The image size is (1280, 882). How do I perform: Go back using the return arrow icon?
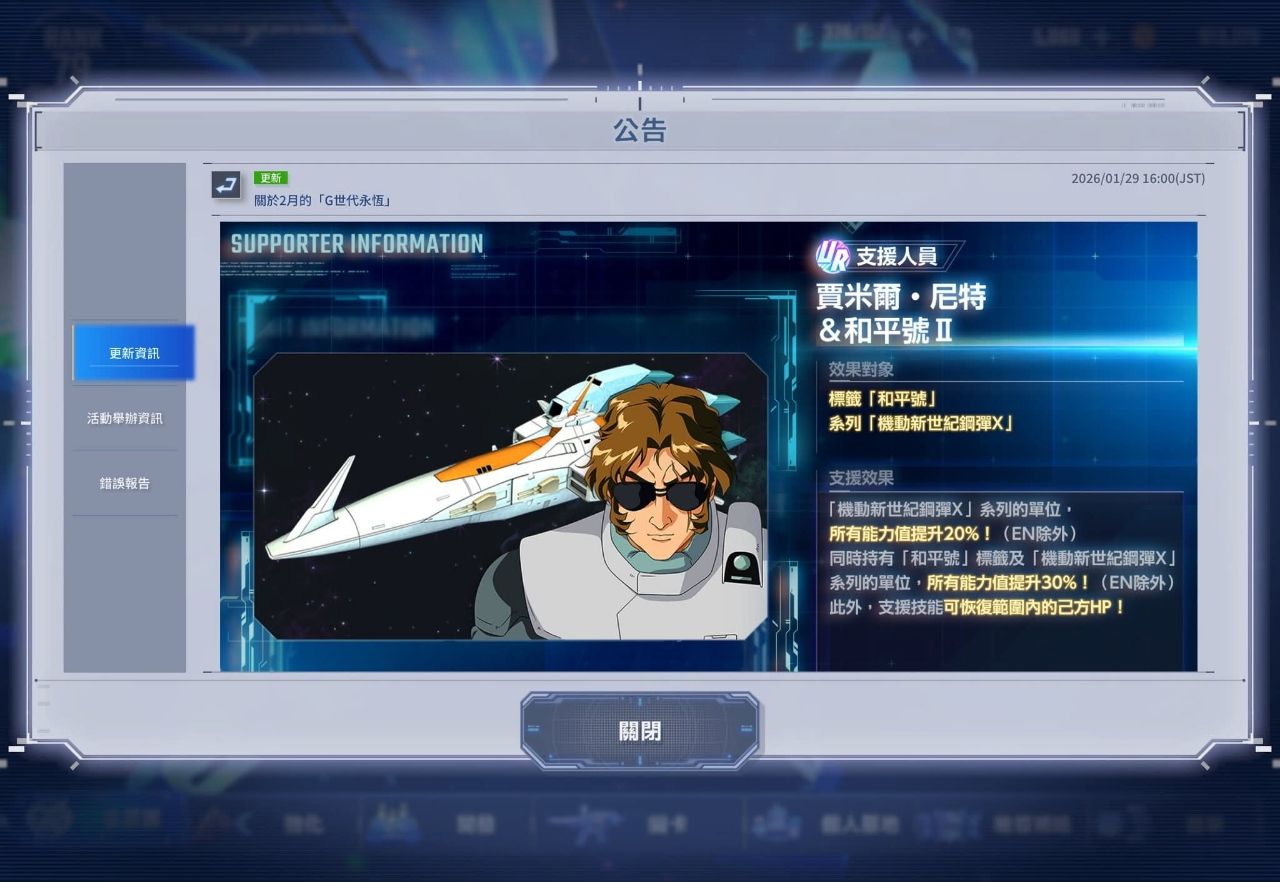pos(226,185)
